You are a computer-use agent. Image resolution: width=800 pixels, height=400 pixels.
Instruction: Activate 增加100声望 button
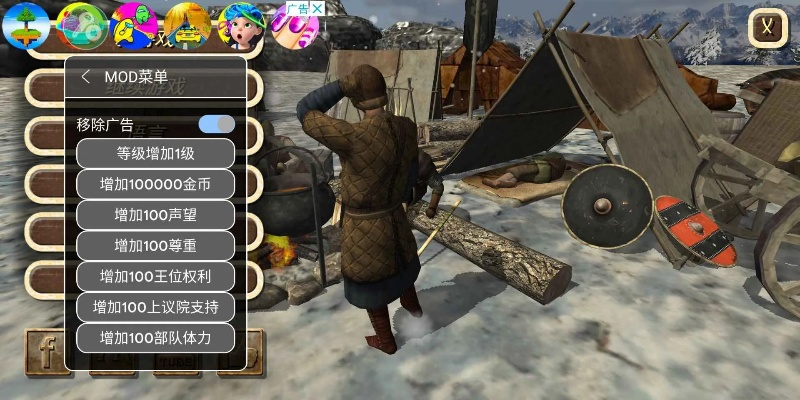155,215
